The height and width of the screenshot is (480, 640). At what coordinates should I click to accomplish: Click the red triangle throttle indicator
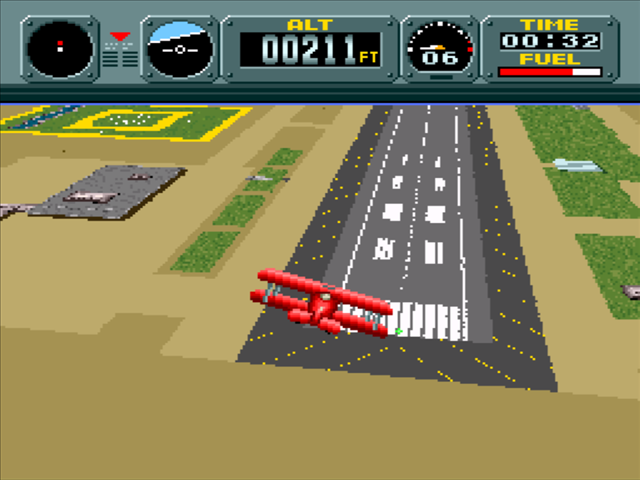pyautogui.click(x=120, y=37)
